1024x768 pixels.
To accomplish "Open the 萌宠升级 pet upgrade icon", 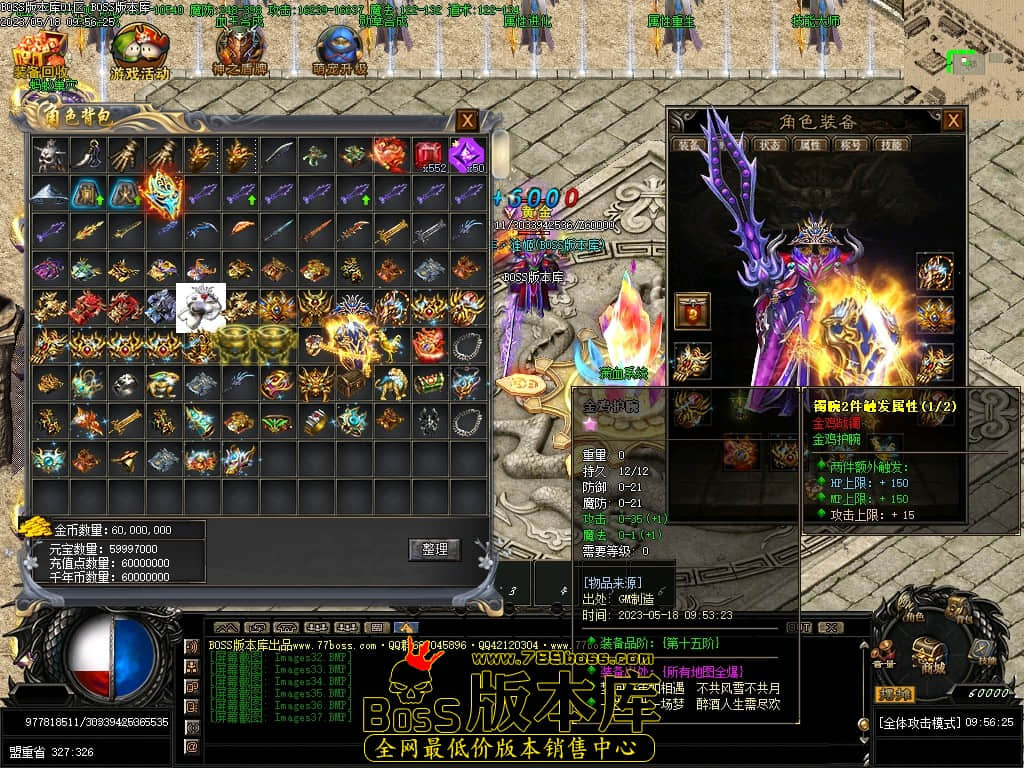I will [339, 50].
